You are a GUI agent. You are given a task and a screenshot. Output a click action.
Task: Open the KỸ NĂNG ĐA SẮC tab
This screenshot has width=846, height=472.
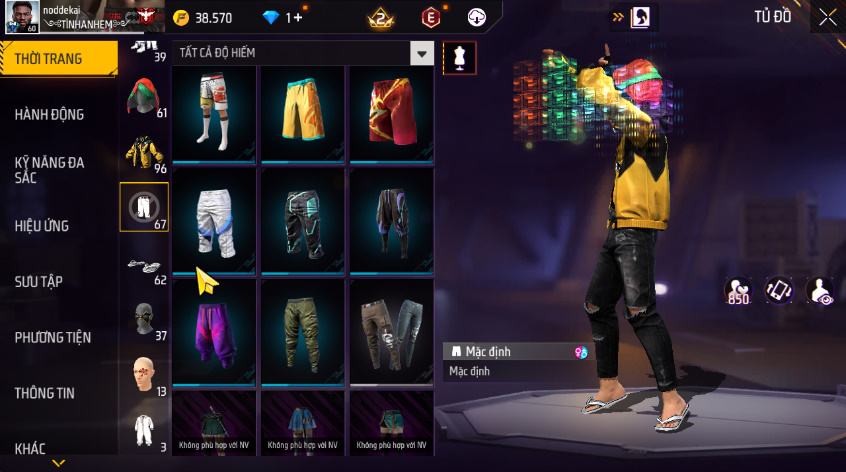click(x=50, y=169)
